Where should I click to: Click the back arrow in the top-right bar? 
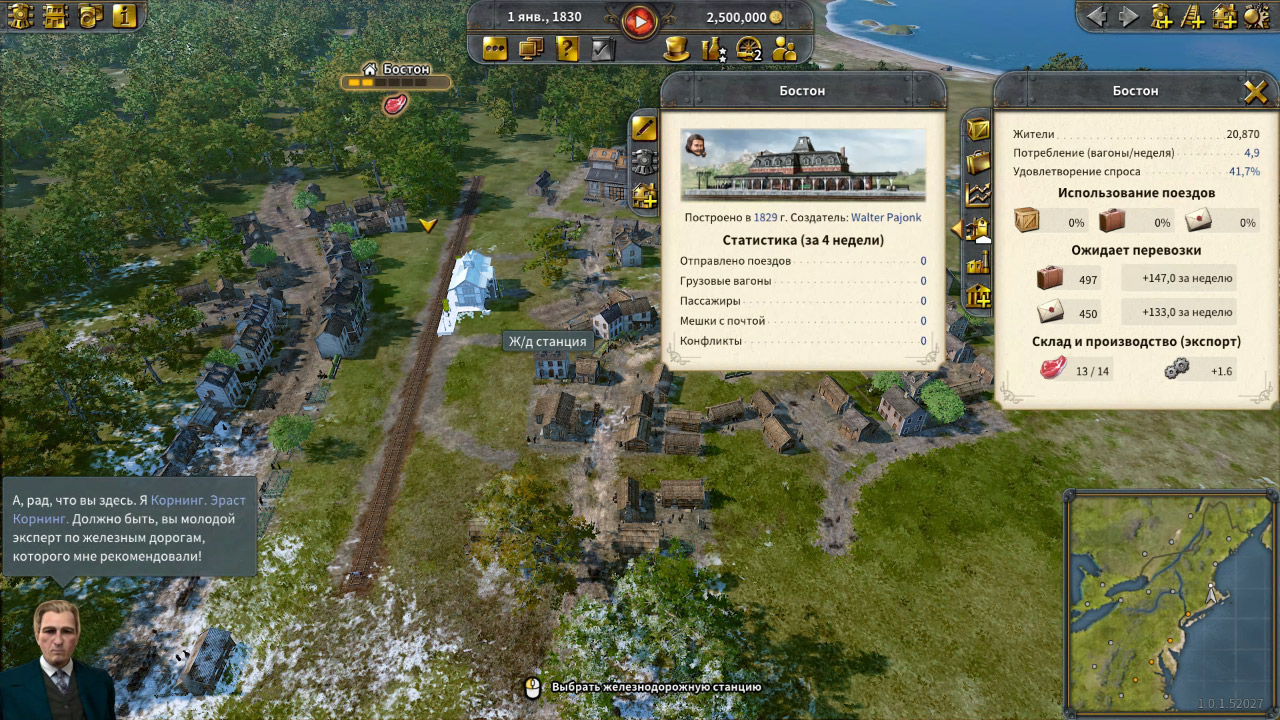(x=1097, y=17)
